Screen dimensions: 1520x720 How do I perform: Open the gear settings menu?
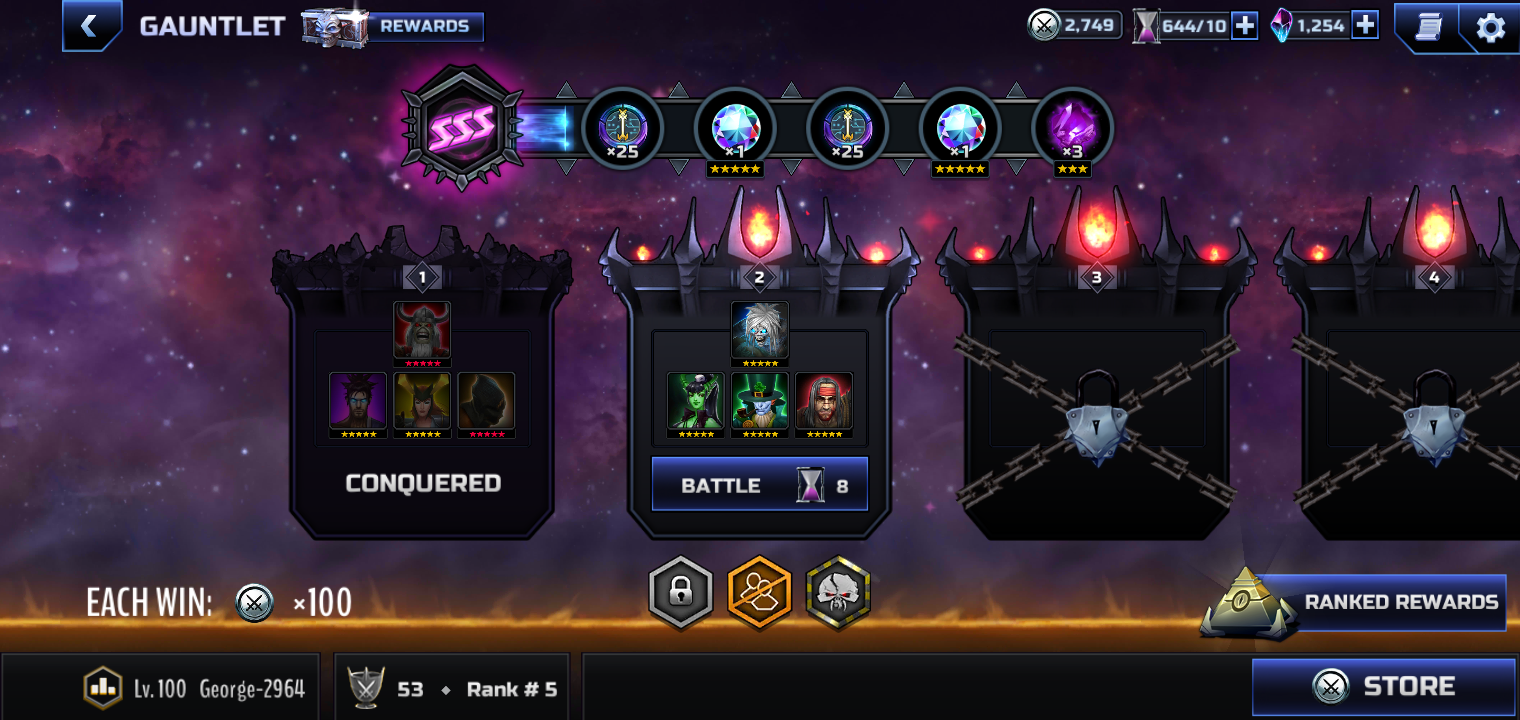(x=1490, y=27)
